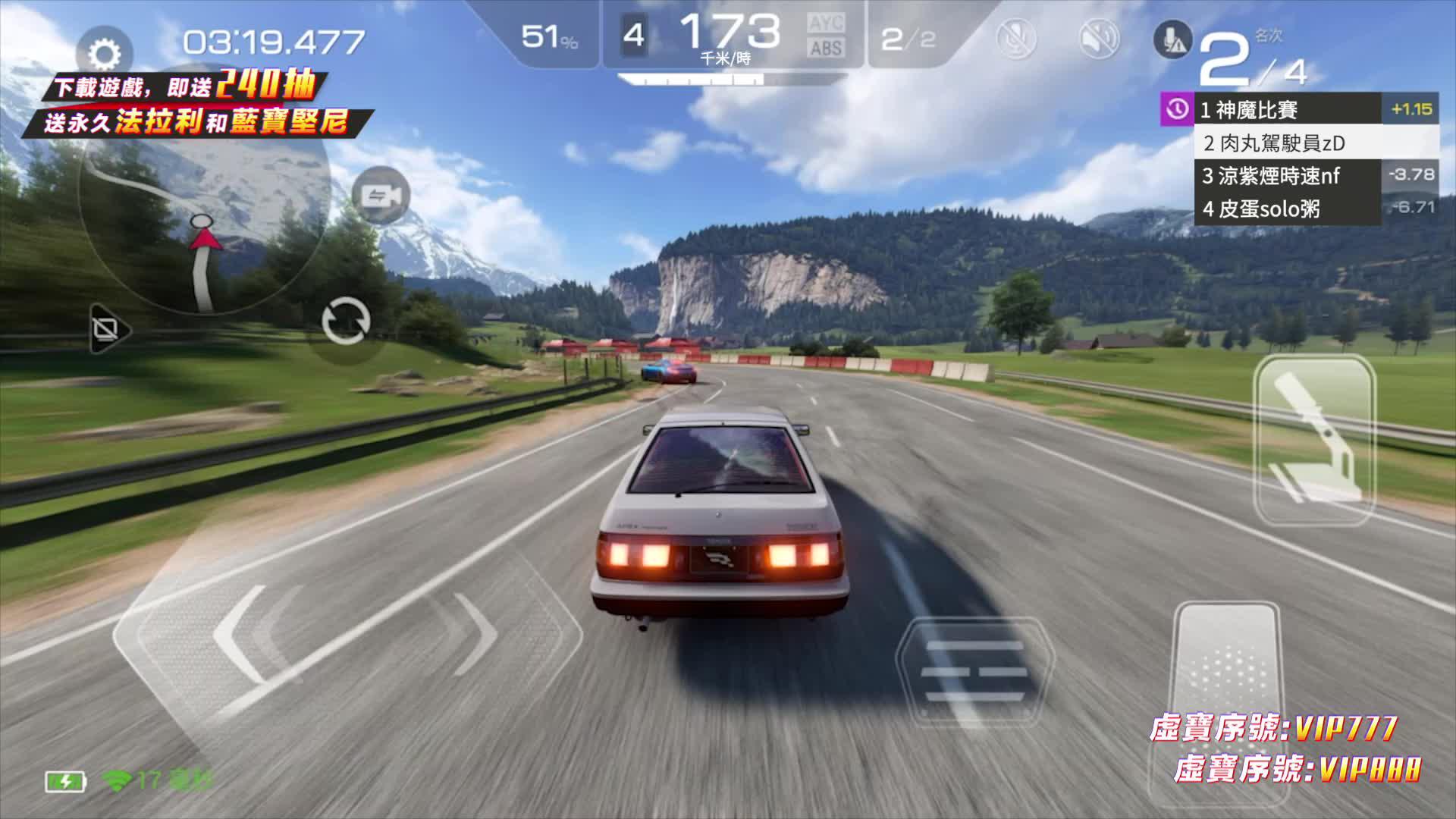The width and height of the screenshot is (1456, 819).
Task: Tap the circular arrows reset button
Action: pos(346,322)
